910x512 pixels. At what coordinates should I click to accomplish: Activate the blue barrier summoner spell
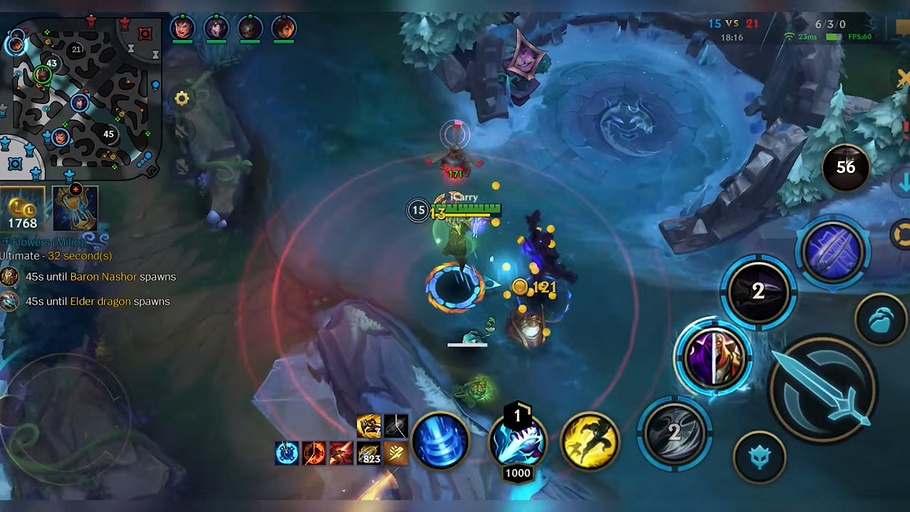pos(440,441)
